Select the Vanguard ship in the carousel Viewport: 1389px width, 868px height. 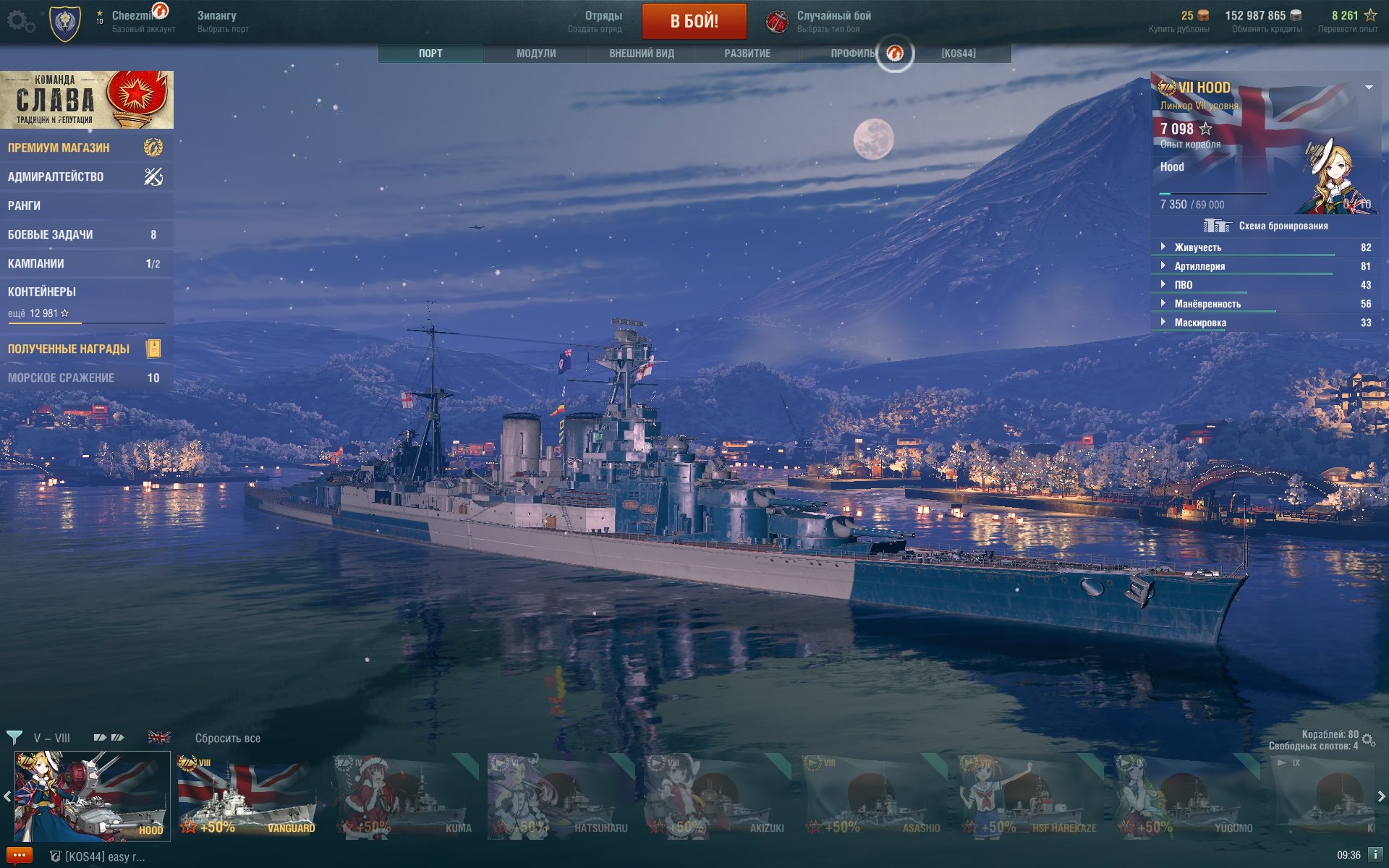click(x=247, y=796)
